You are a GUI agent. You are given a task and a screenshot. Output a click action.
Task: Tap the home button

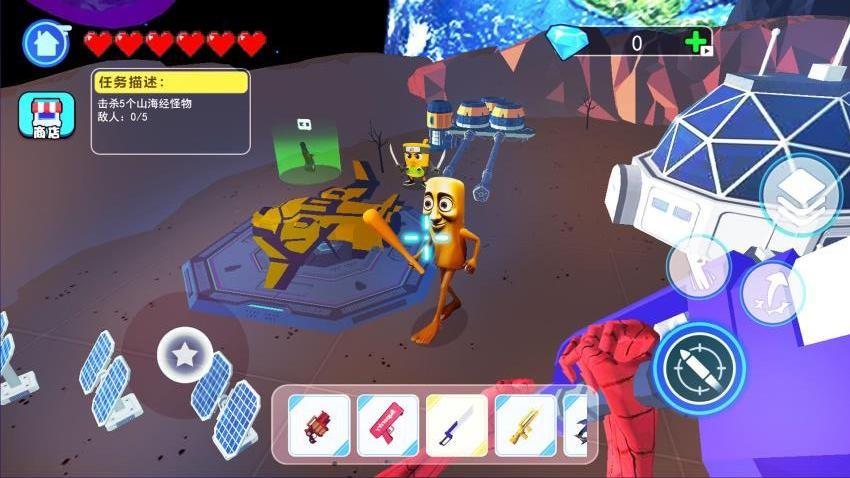click(45, 44)
